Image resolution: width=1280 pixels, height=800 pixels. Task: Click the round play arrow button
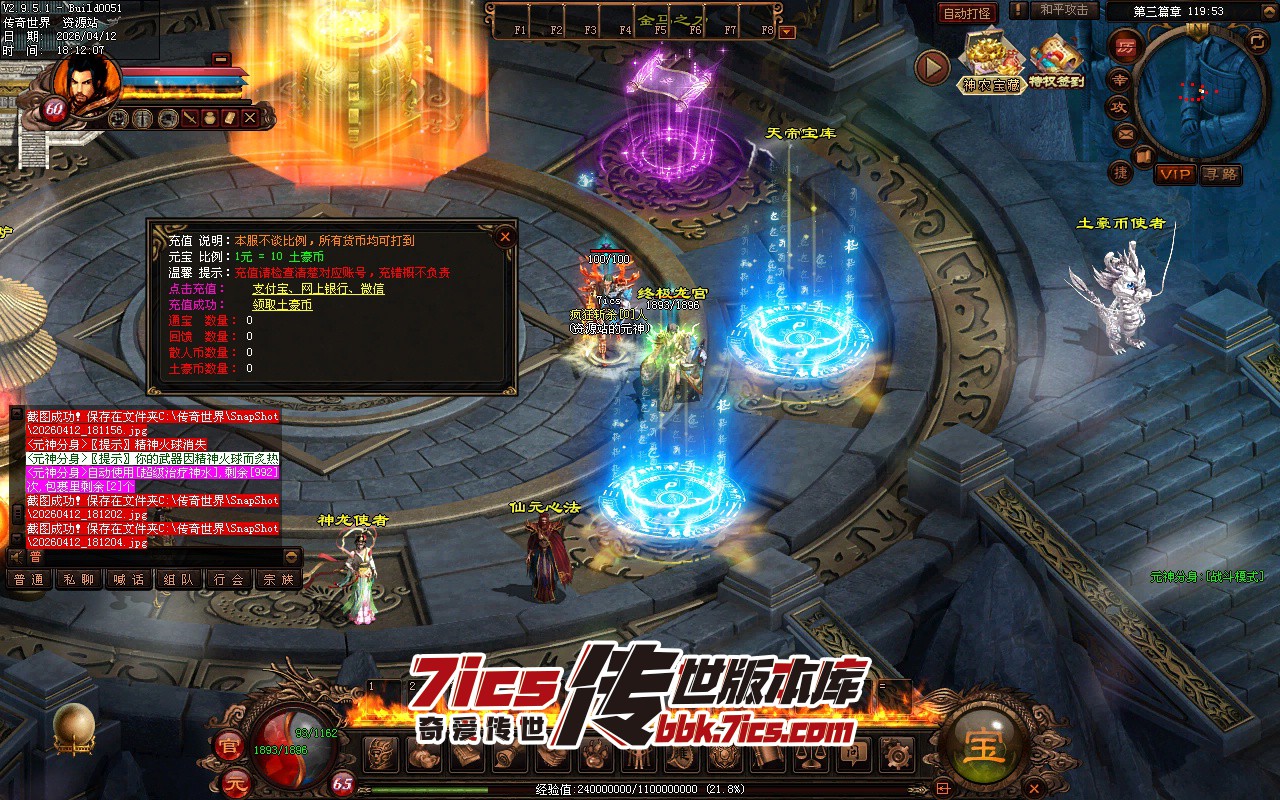coord(932,67)
